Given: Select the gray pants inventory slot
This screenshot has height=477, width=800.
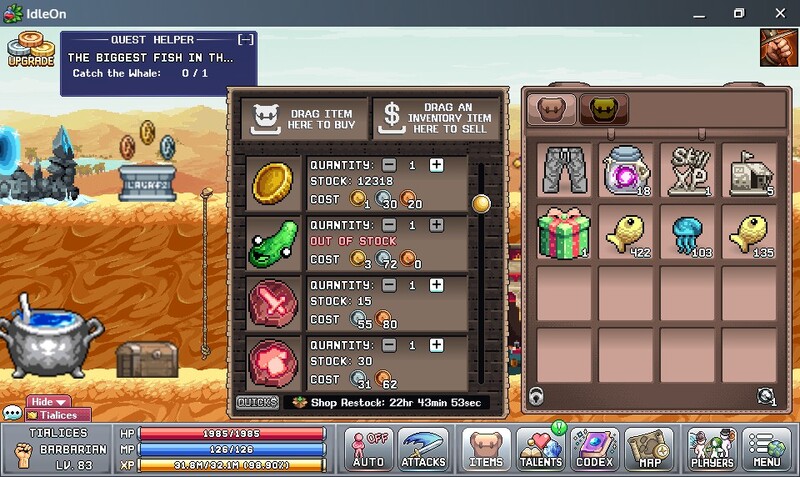Looking at the screenshot, I should pyautogui.click(x=566, y=170).
